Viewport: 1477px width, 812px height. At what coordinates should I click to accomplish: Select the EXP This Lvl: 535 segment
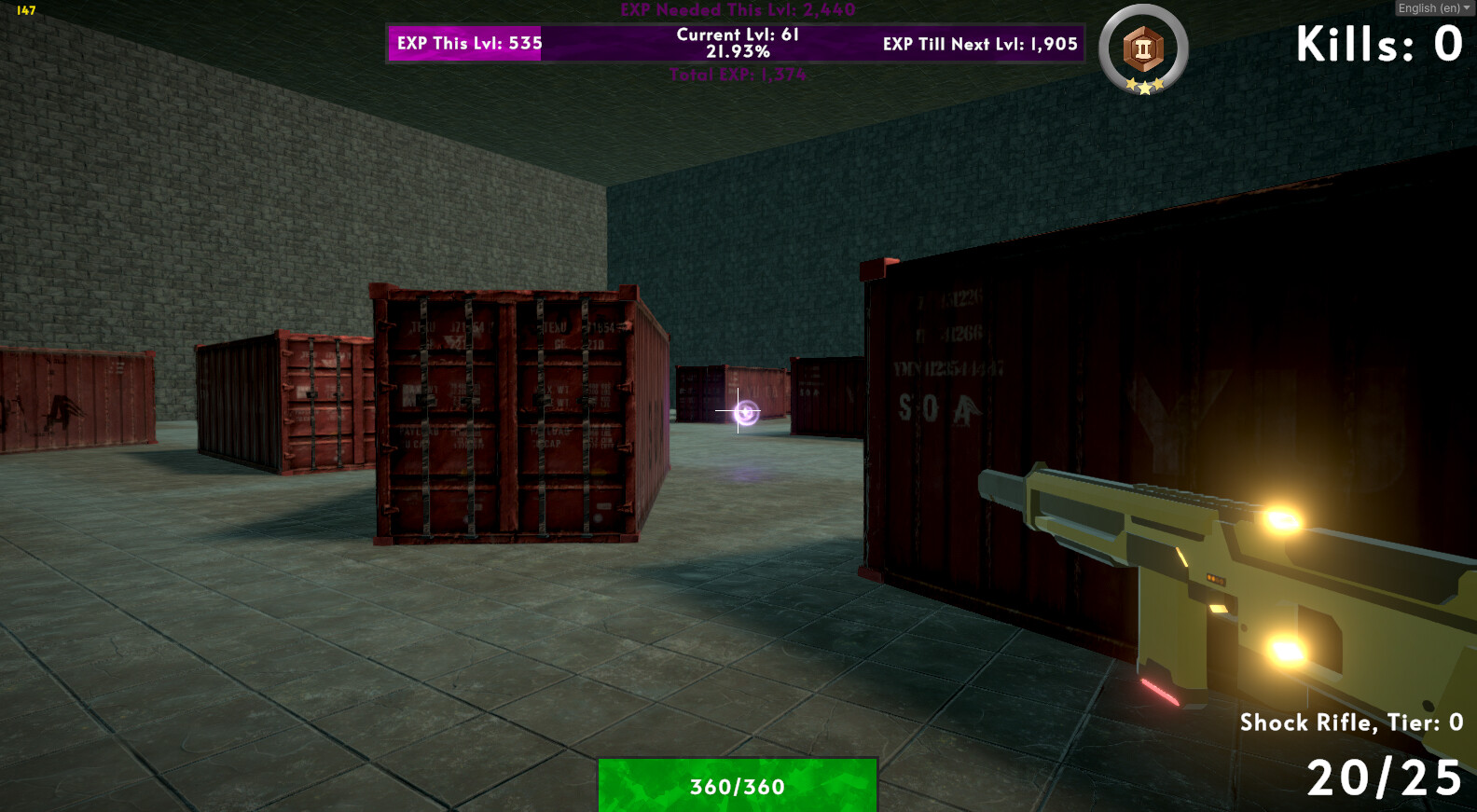click(463, 43)
